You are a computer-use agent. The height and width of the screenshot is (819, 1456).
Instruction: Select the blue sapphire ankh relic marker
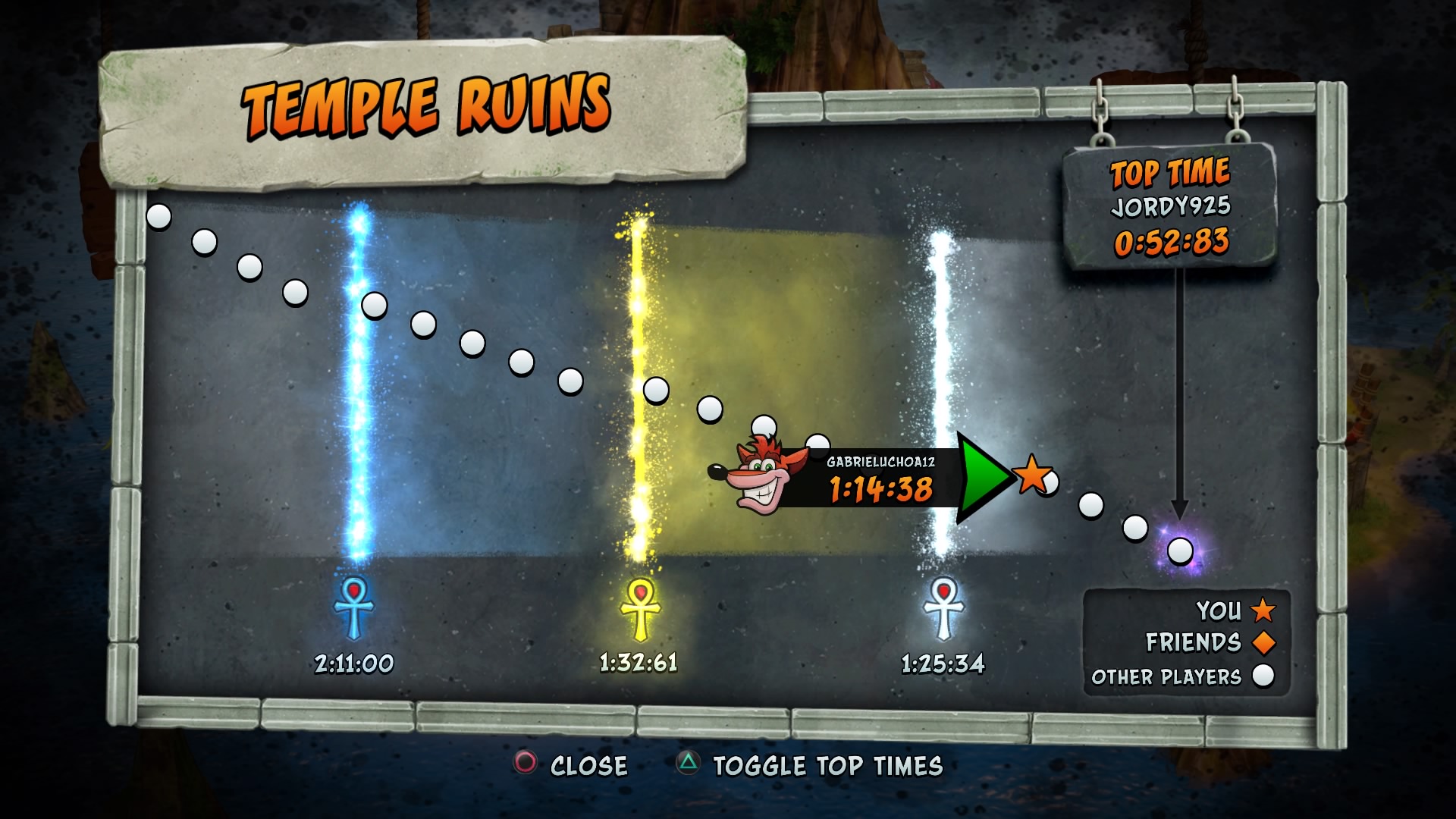[x=353, y=607]
